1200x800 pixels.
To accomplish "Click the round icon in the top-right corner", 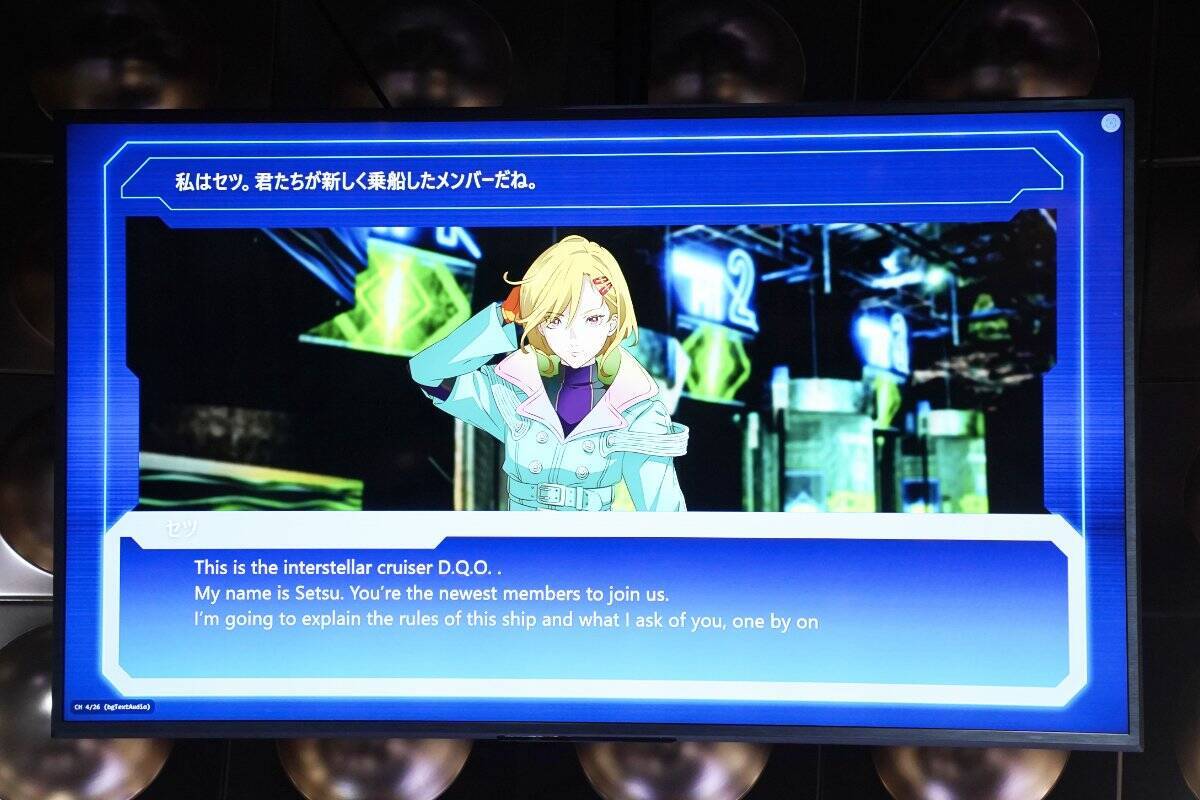I will [1110, 123].
